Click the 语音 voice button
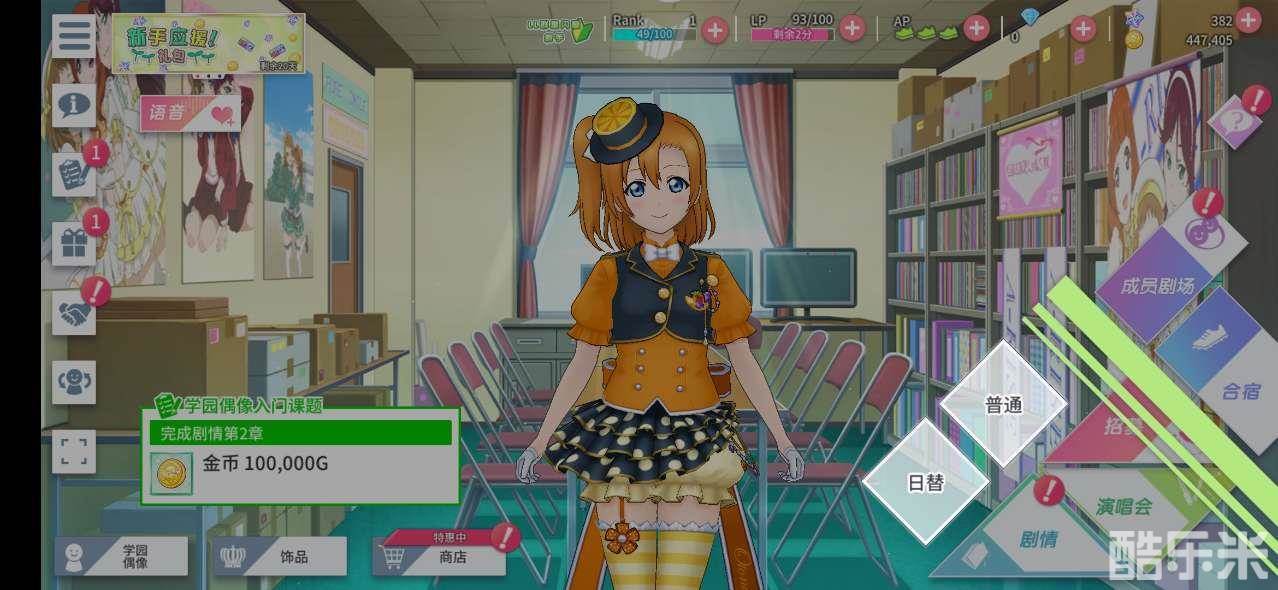This screenshot has height=590, width=1278. 190,114
